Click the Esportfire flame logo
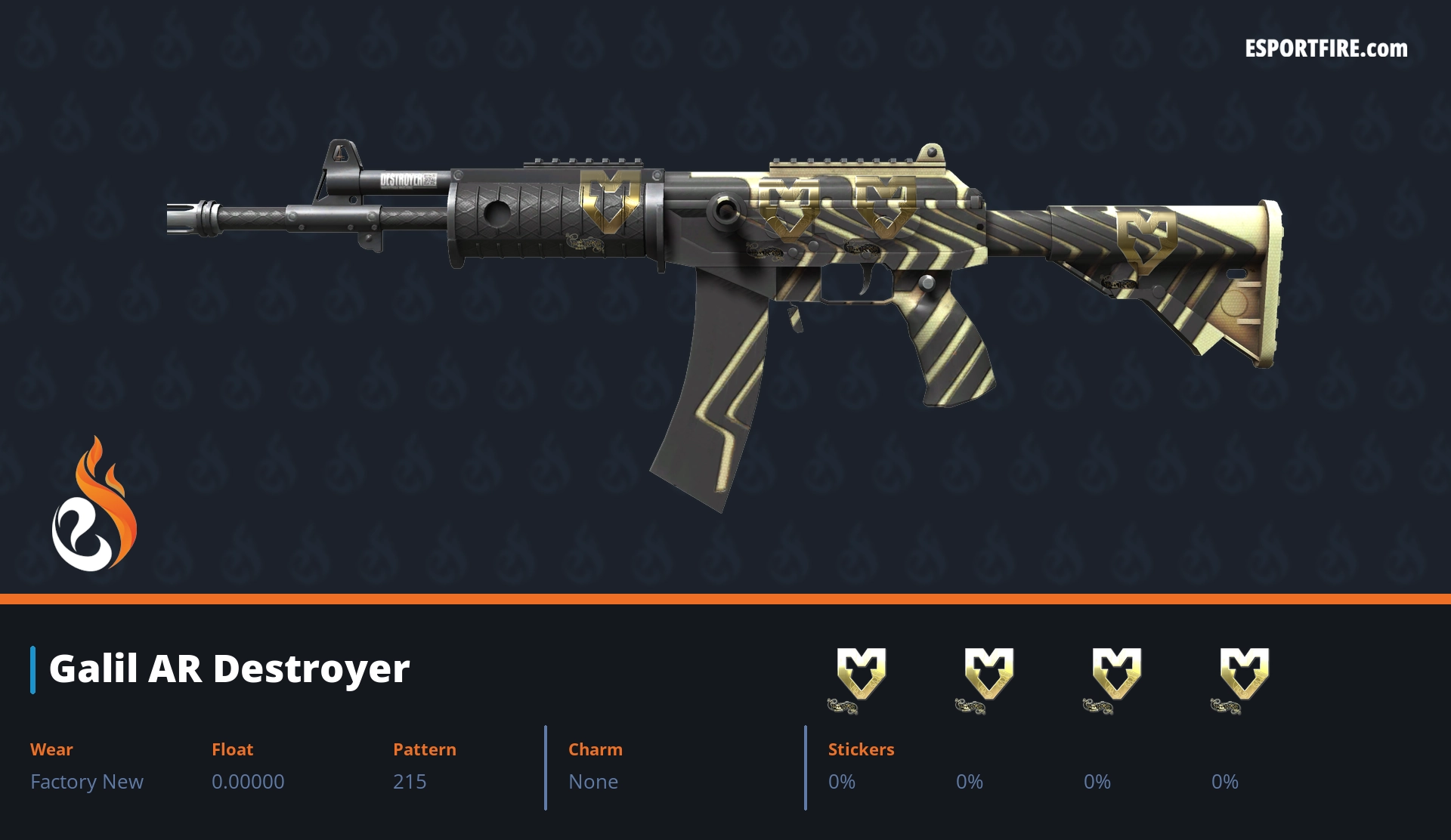The image size is (1451, 840). 94,505
